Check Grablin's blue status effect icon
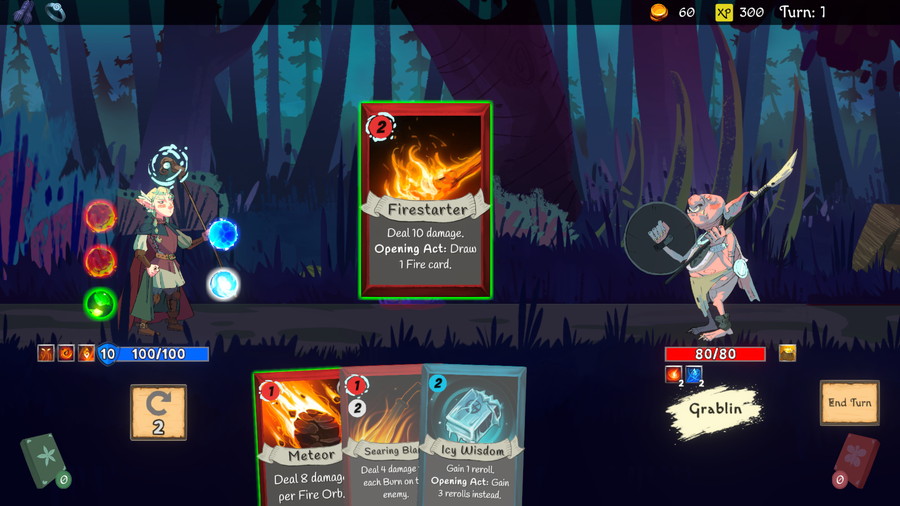 tap(694, 375)
